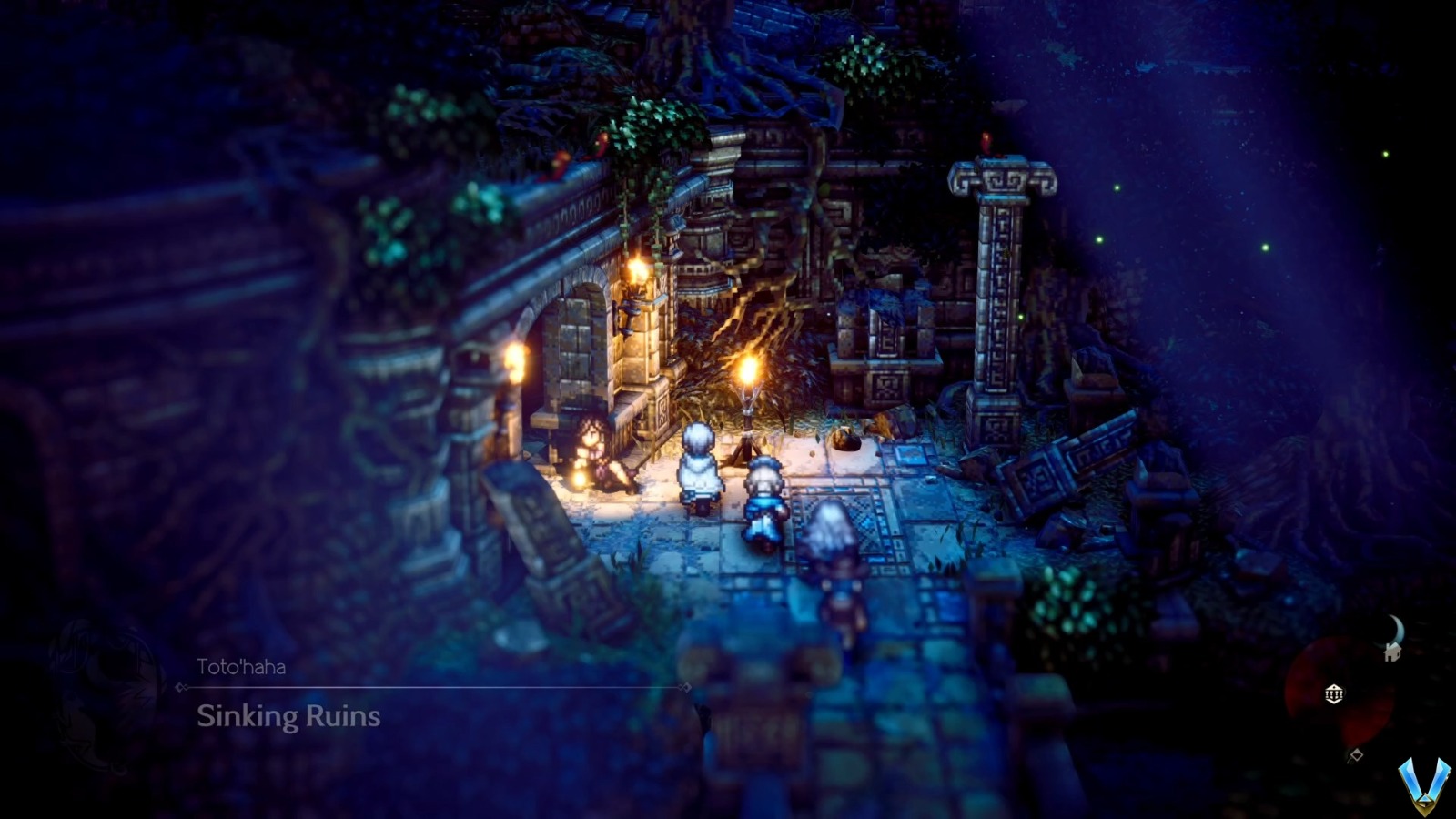
Task: Select the Sinking Ruins title text
Action: tap(289, 717)
